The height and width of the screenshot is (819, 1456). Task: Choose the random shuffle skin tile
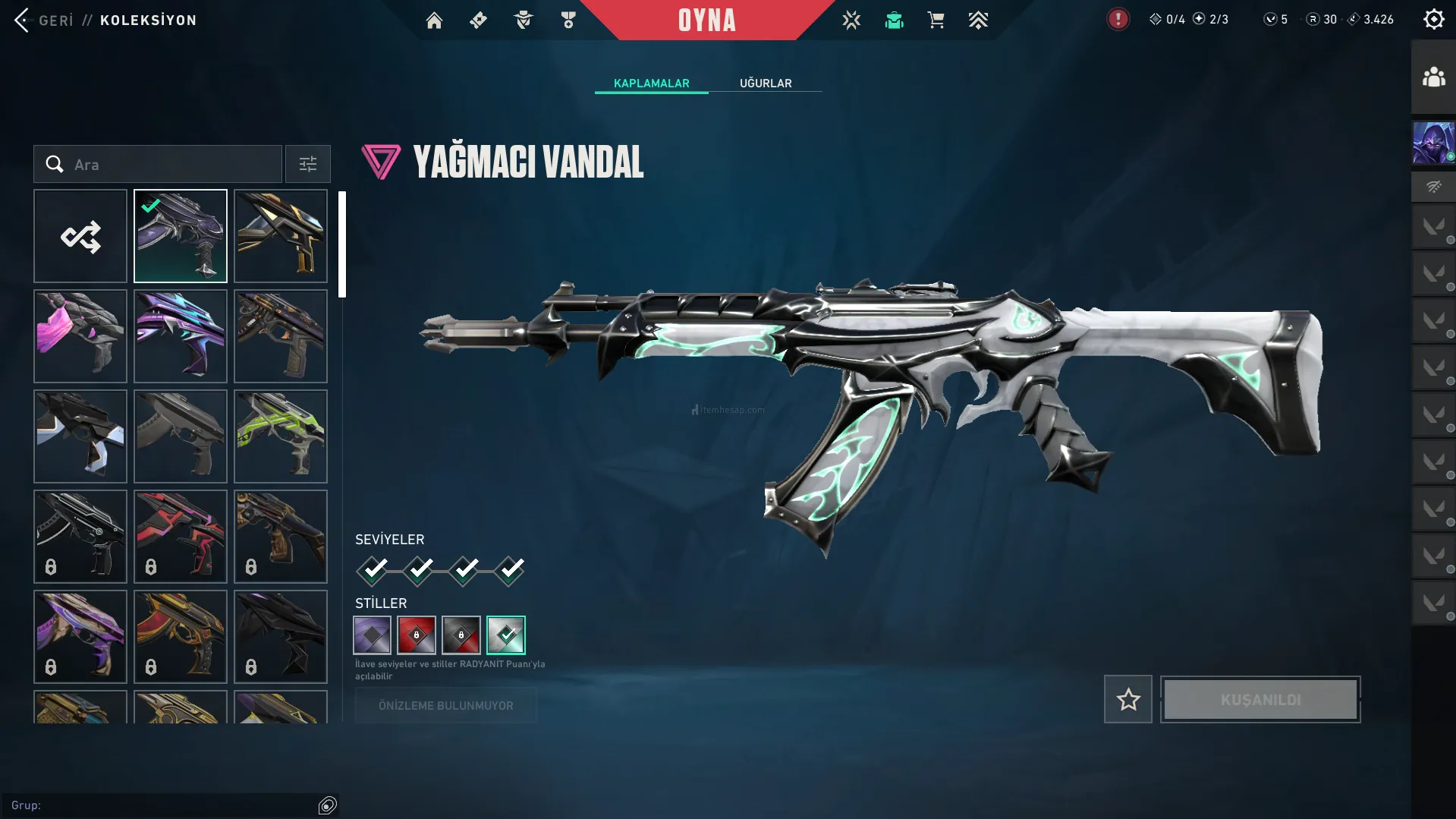[x=80, y=236]
